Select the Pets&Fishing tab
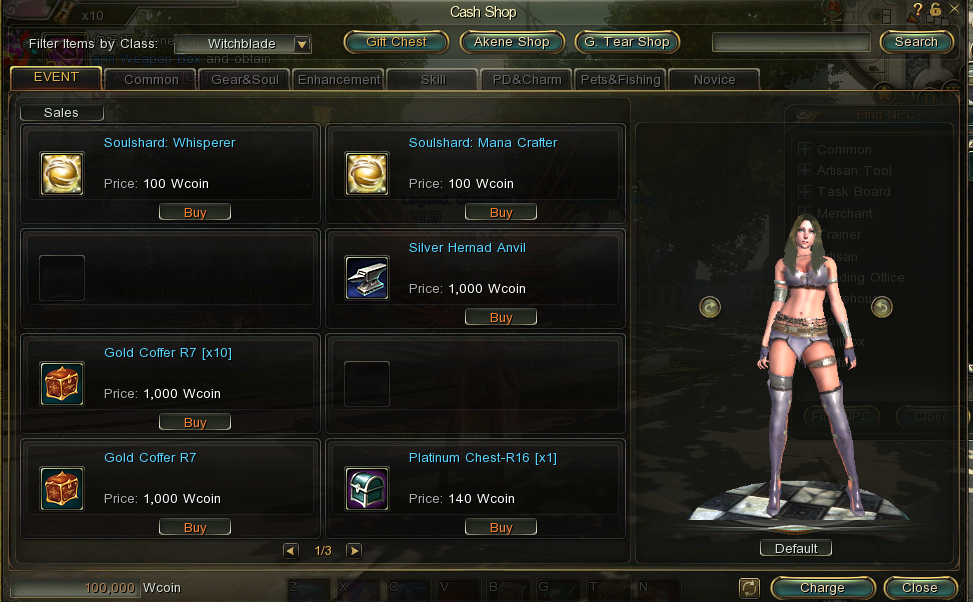 tap(621, 80)
